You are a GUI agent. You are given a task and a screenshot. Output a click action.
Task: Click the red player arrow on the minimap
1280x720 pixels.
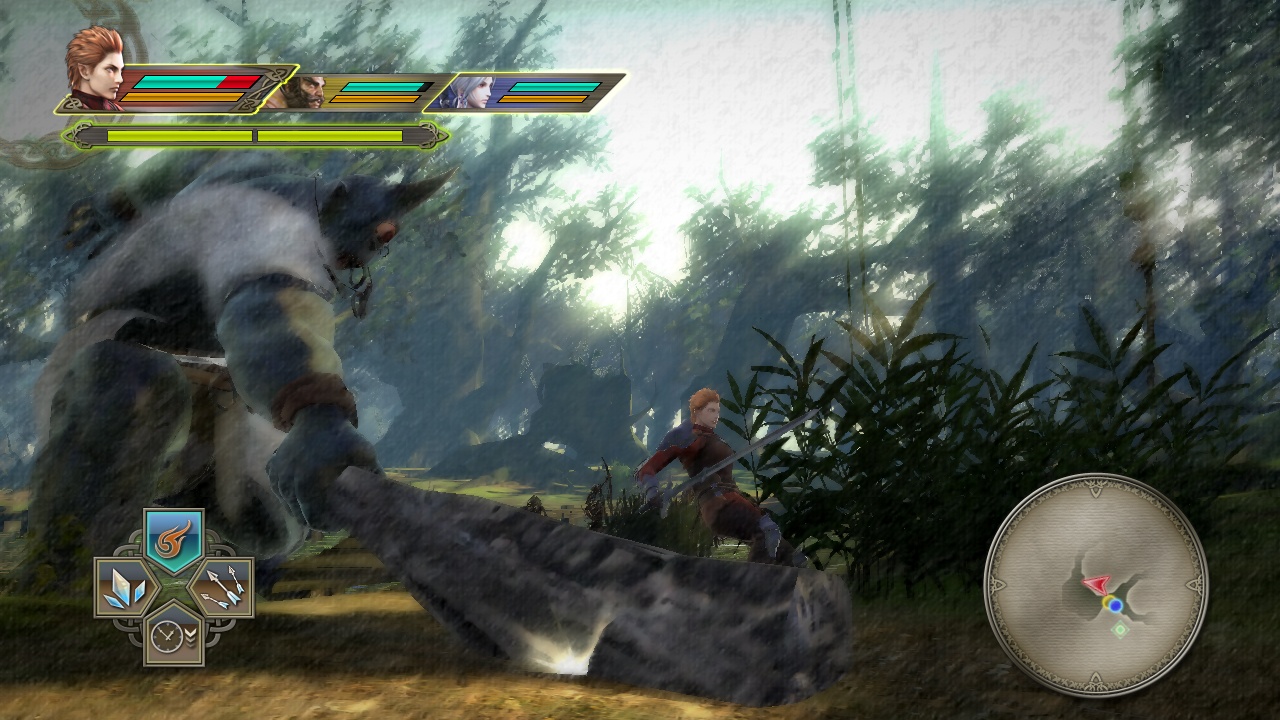coord(1097,584)
